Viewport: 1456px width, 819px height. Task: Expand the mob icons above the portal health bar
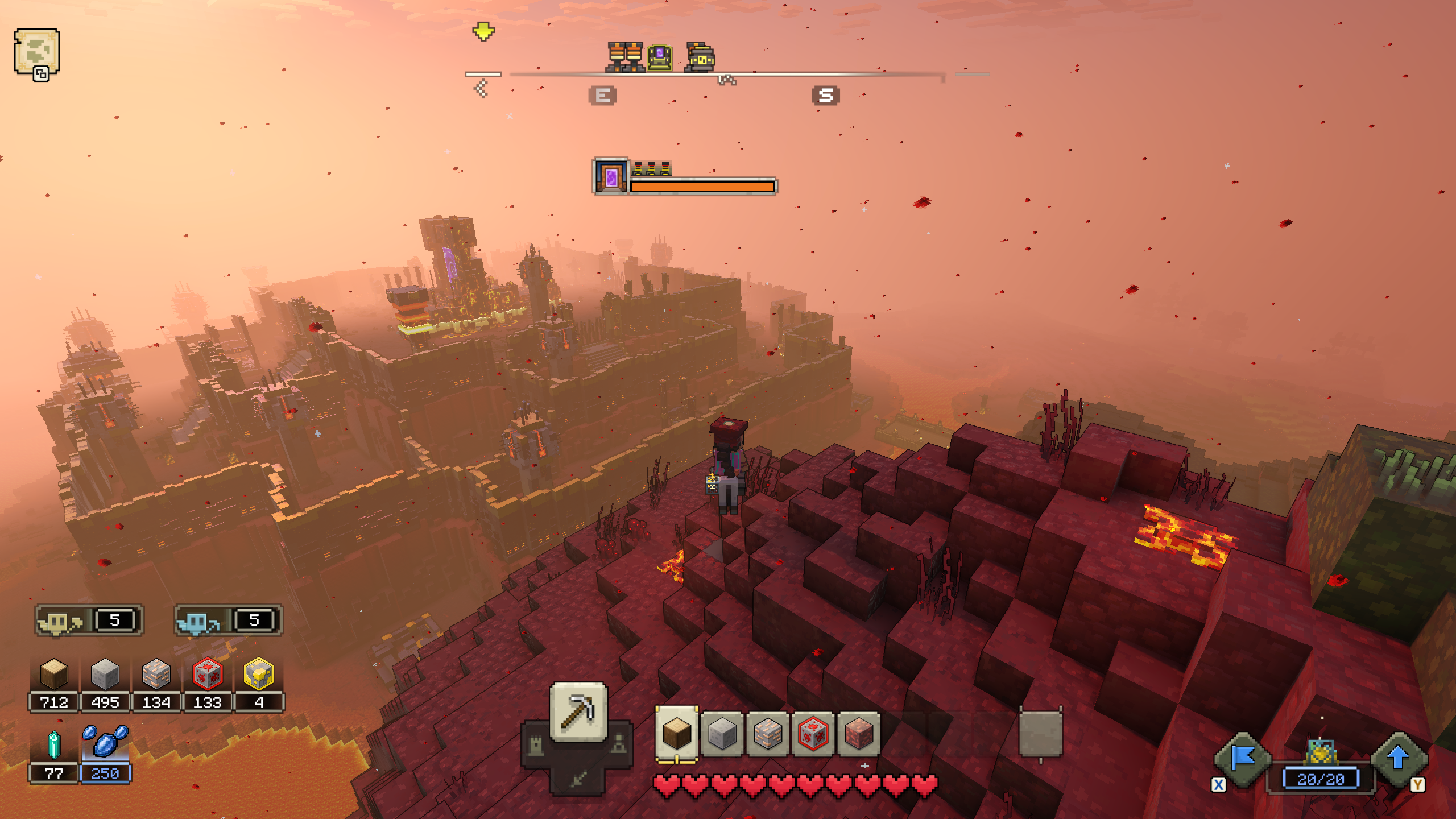point(651,168)
